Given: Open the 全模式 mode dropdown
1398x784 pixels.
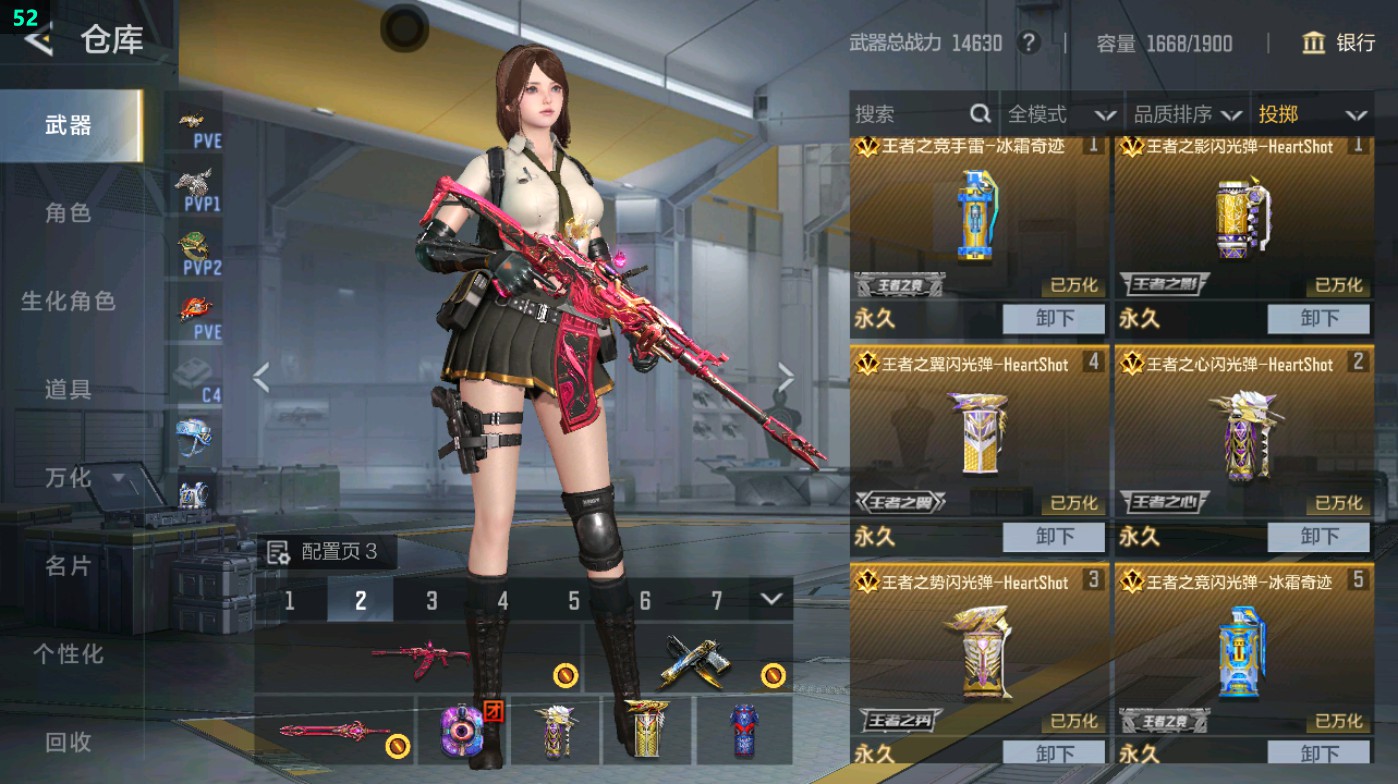Looking at the screenshot, I should (x=1060, y=115).
